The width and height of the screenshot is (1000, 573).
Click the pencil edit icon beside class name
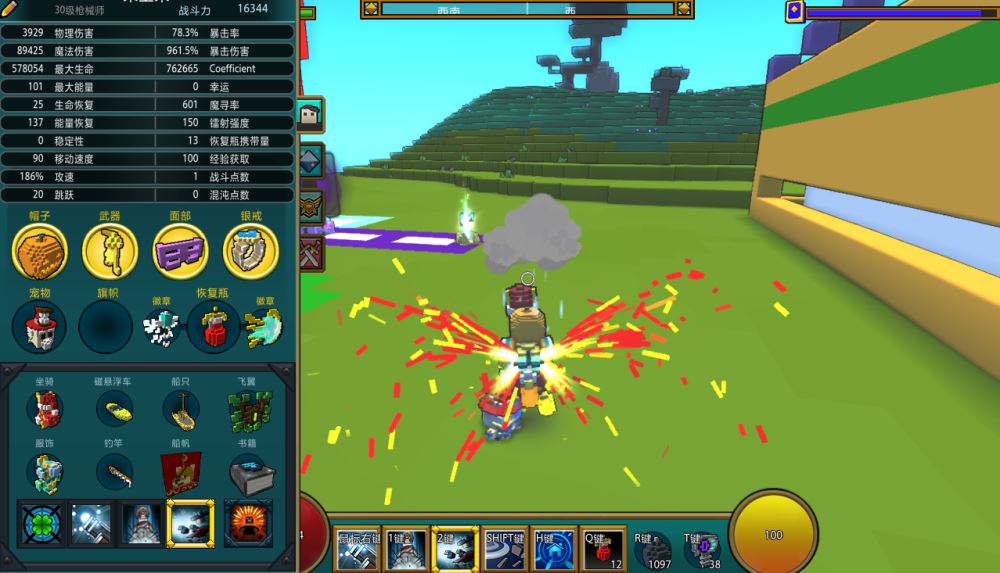pyautogui.click(x=10, y=9)
